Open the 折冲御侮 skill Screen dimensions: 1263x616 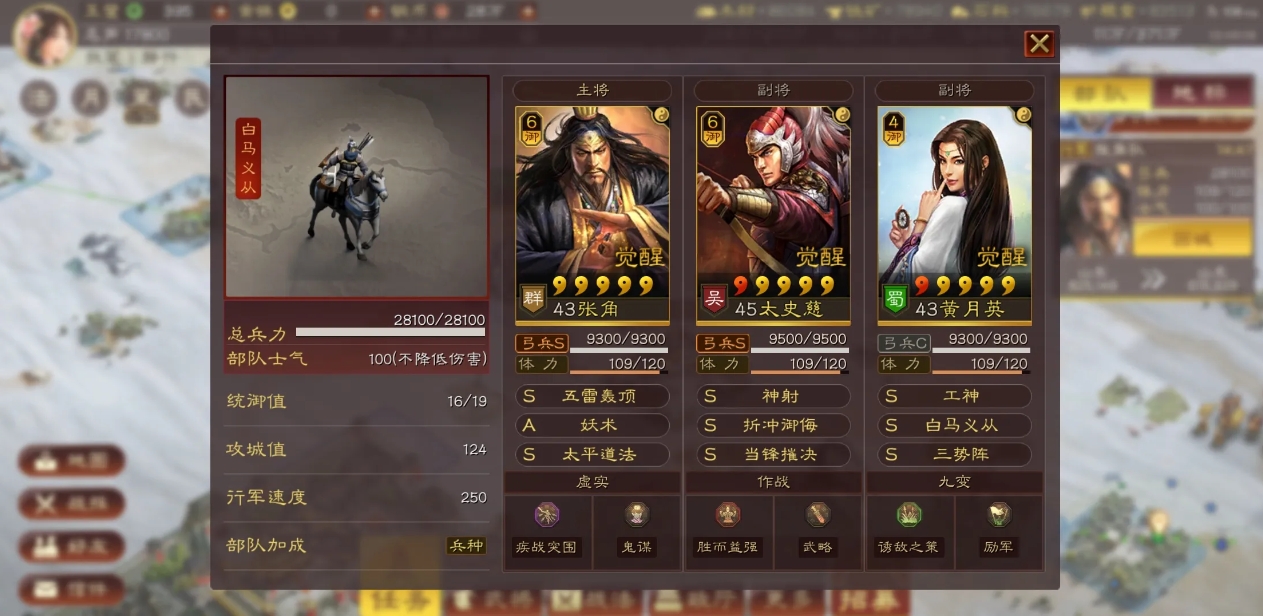tap(773, 425)
